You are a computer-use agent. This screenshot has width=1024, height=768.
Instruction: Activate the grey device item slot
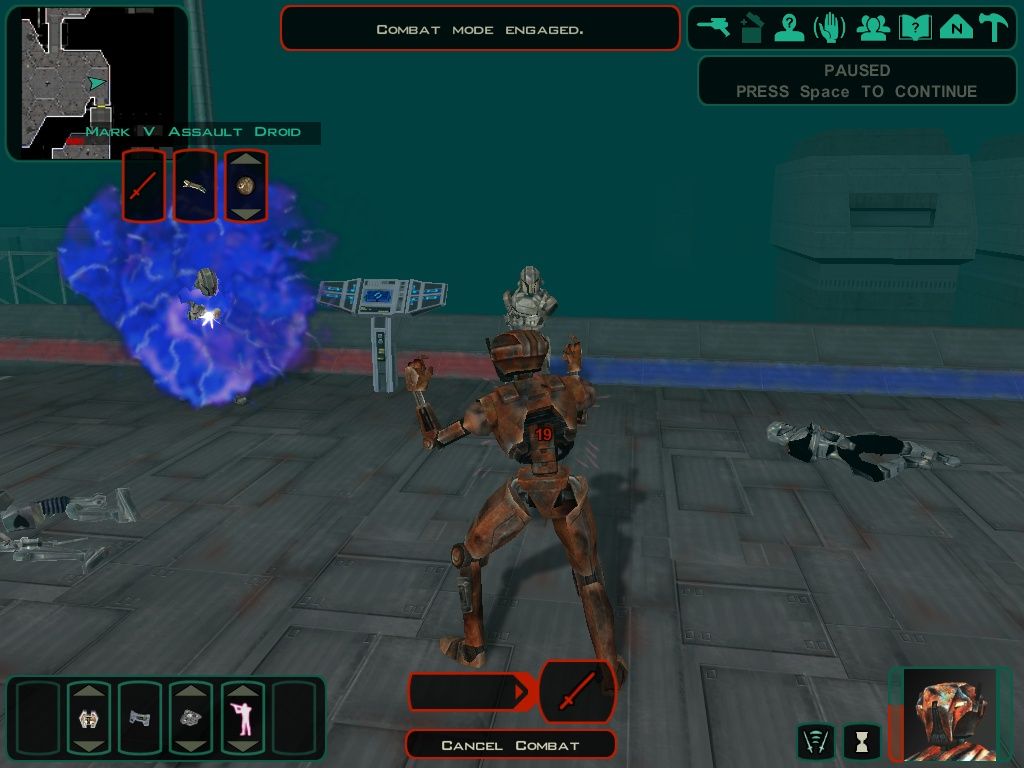coord(140,718)
